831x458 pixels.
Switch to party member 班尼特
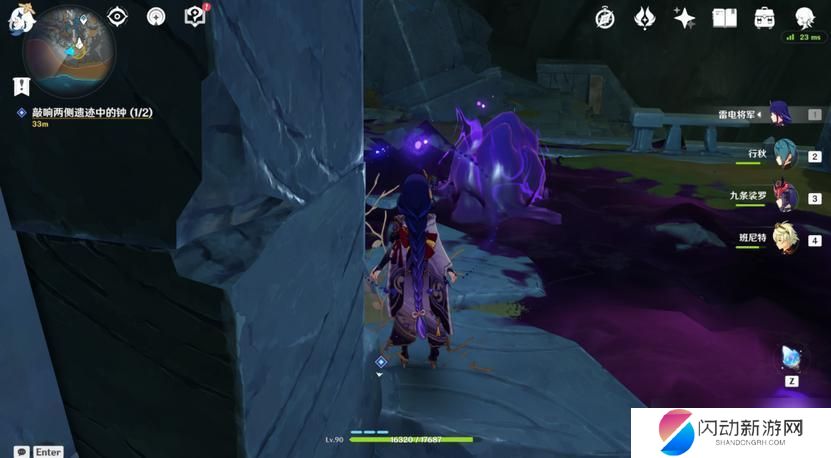781,240
